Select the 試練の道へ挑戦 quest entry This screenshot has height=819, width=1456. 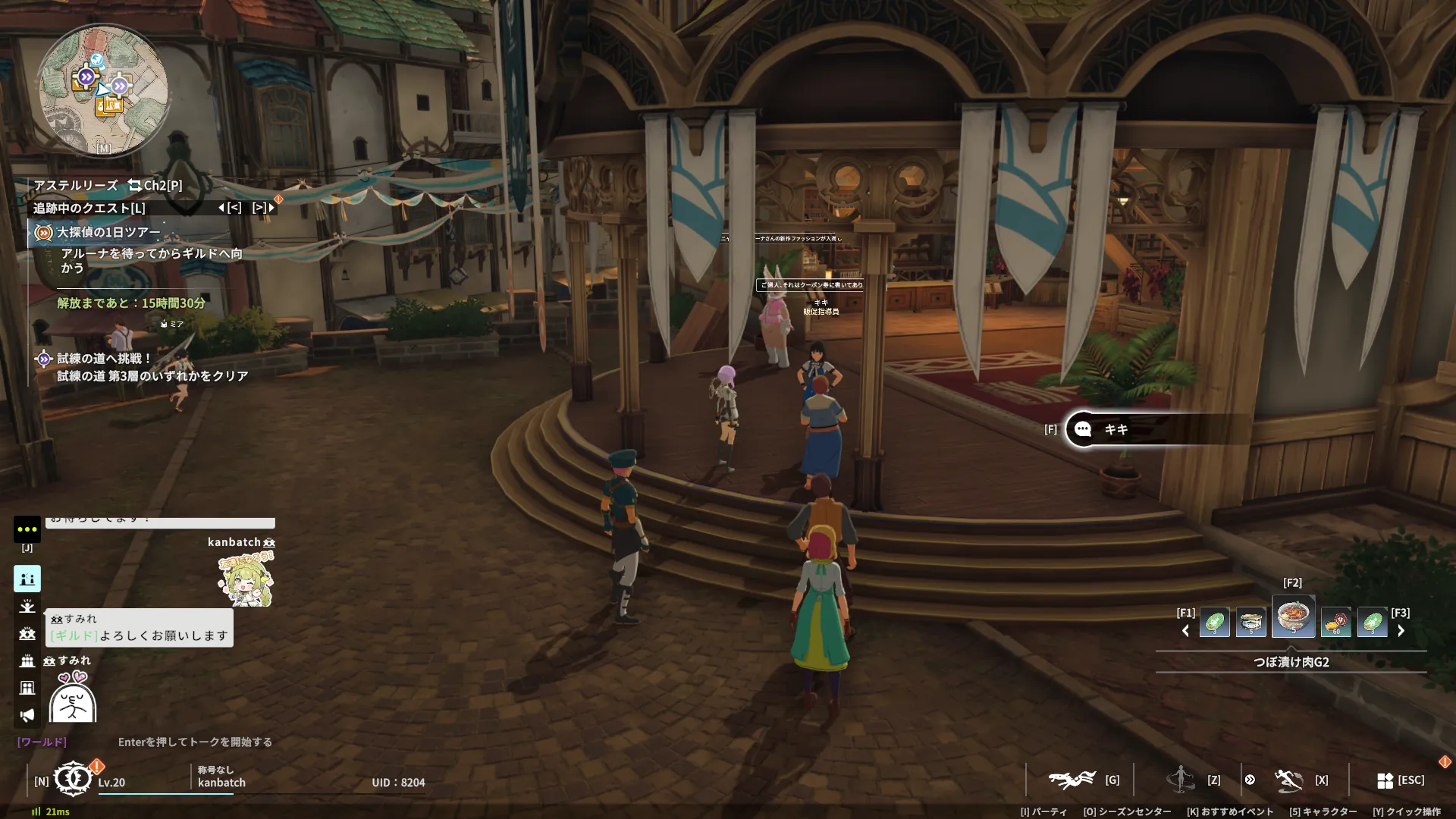pos(105,358)
